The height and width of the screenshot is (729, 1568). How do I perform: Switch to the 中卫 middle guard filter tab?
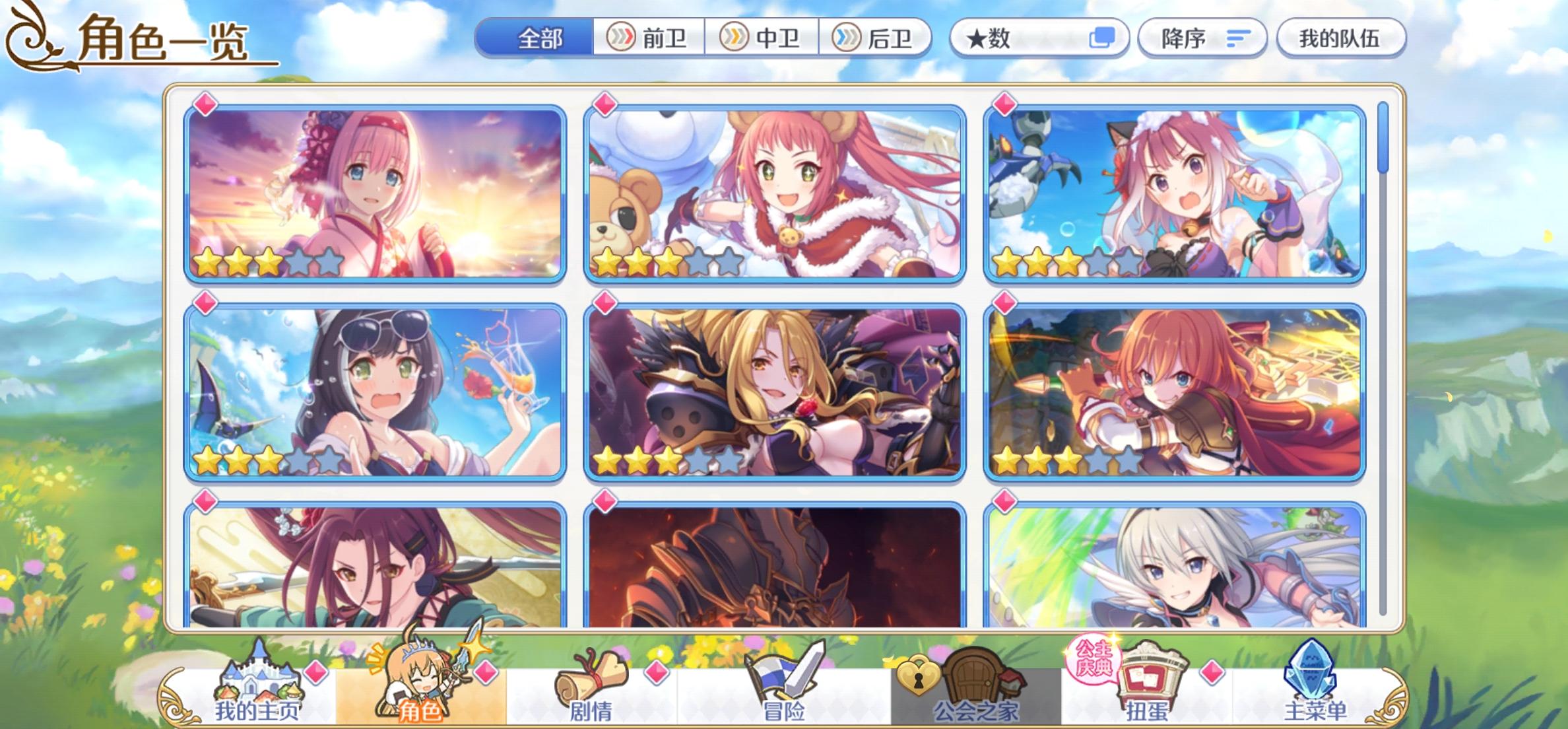click(766, 38)
